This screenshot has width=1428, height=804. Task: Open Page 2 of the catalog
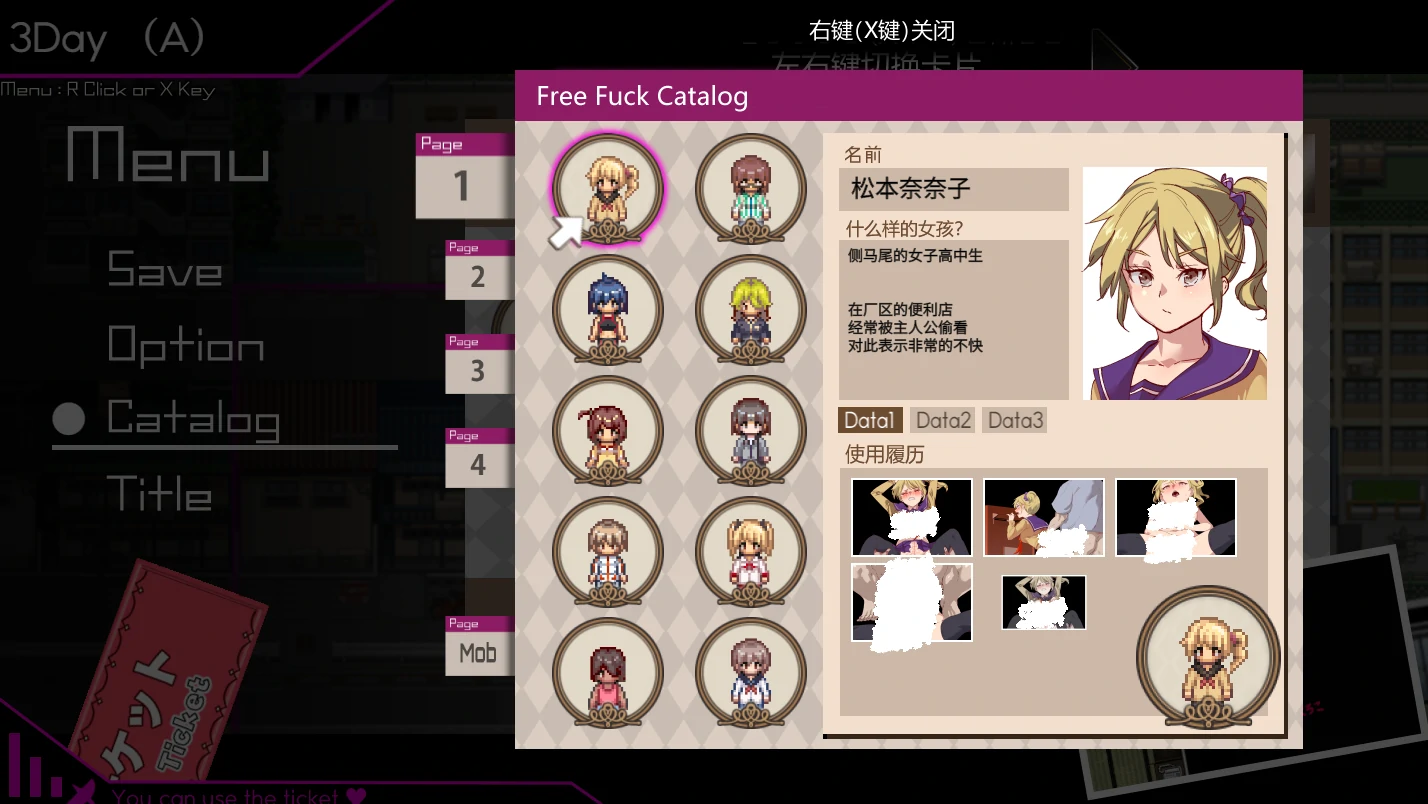[478, 270]
